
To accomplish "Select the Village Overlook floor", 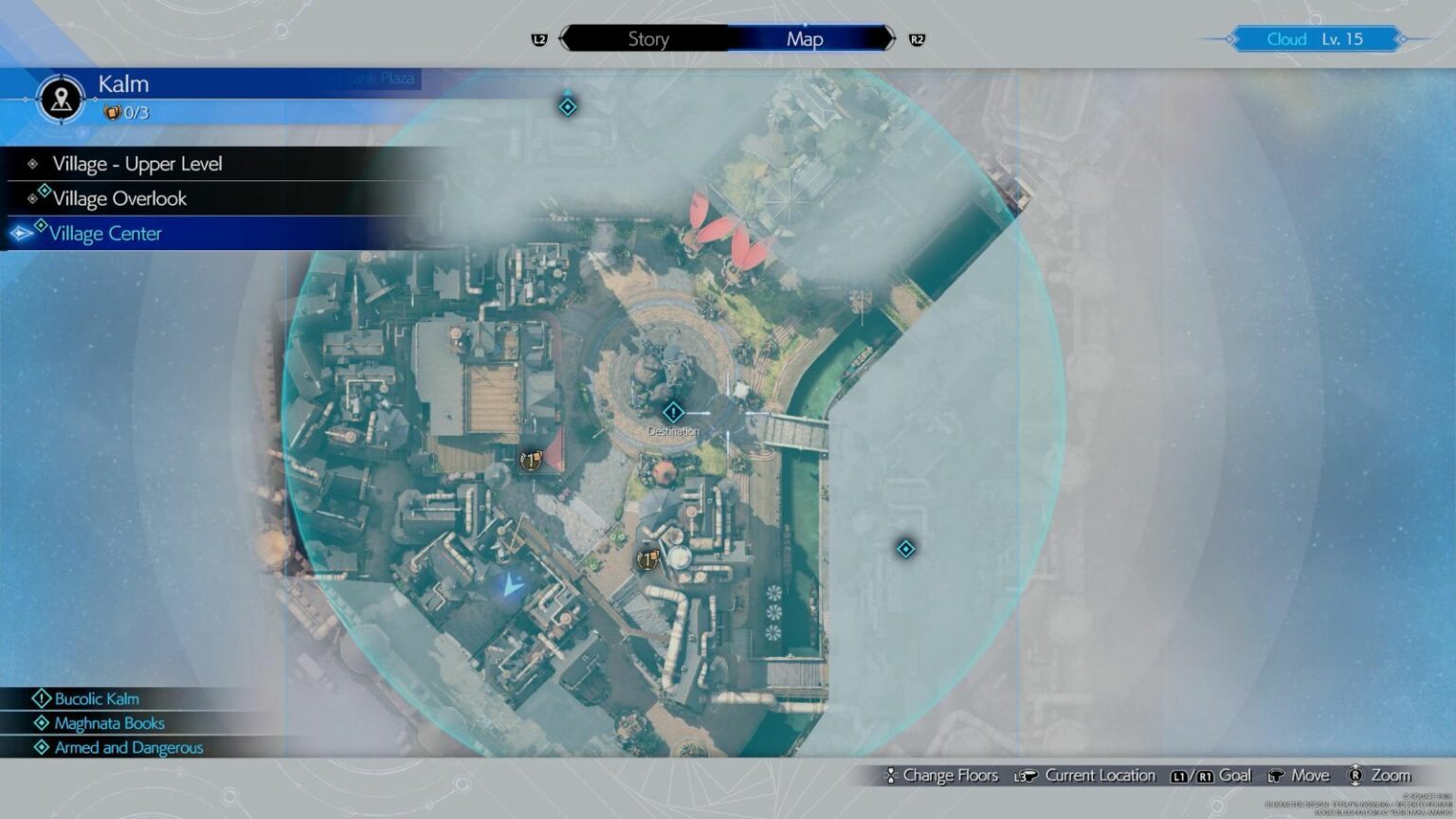I will (119, 199).
